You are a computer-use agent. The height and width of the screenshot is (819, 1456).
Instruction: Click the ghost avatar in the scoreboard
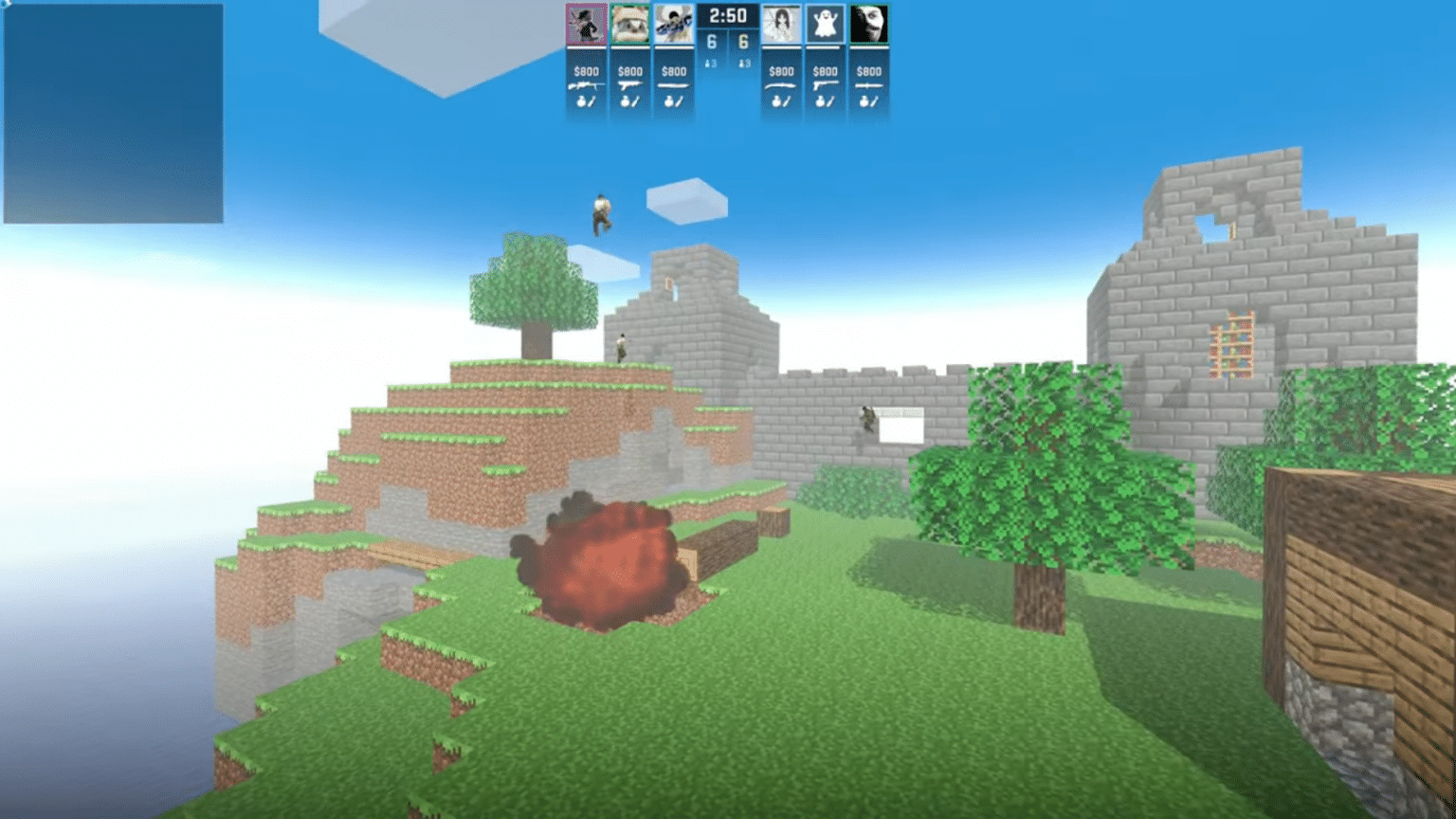click(825, 24)
